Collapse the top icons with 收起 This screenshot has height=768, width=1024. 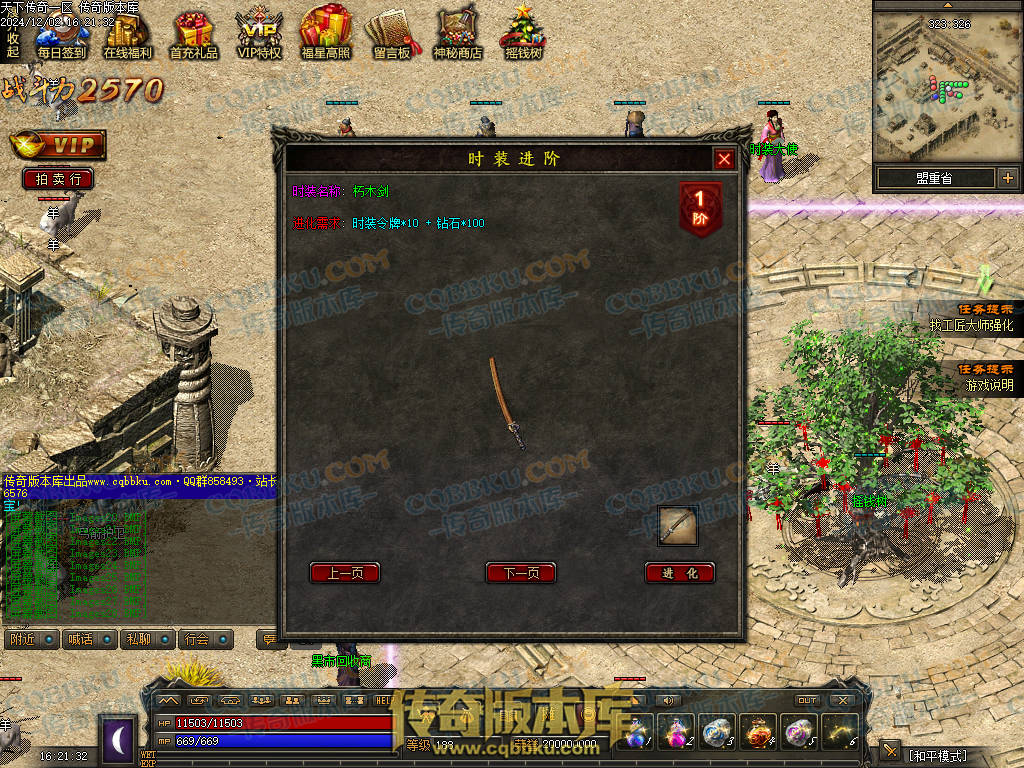pos(12,44)
